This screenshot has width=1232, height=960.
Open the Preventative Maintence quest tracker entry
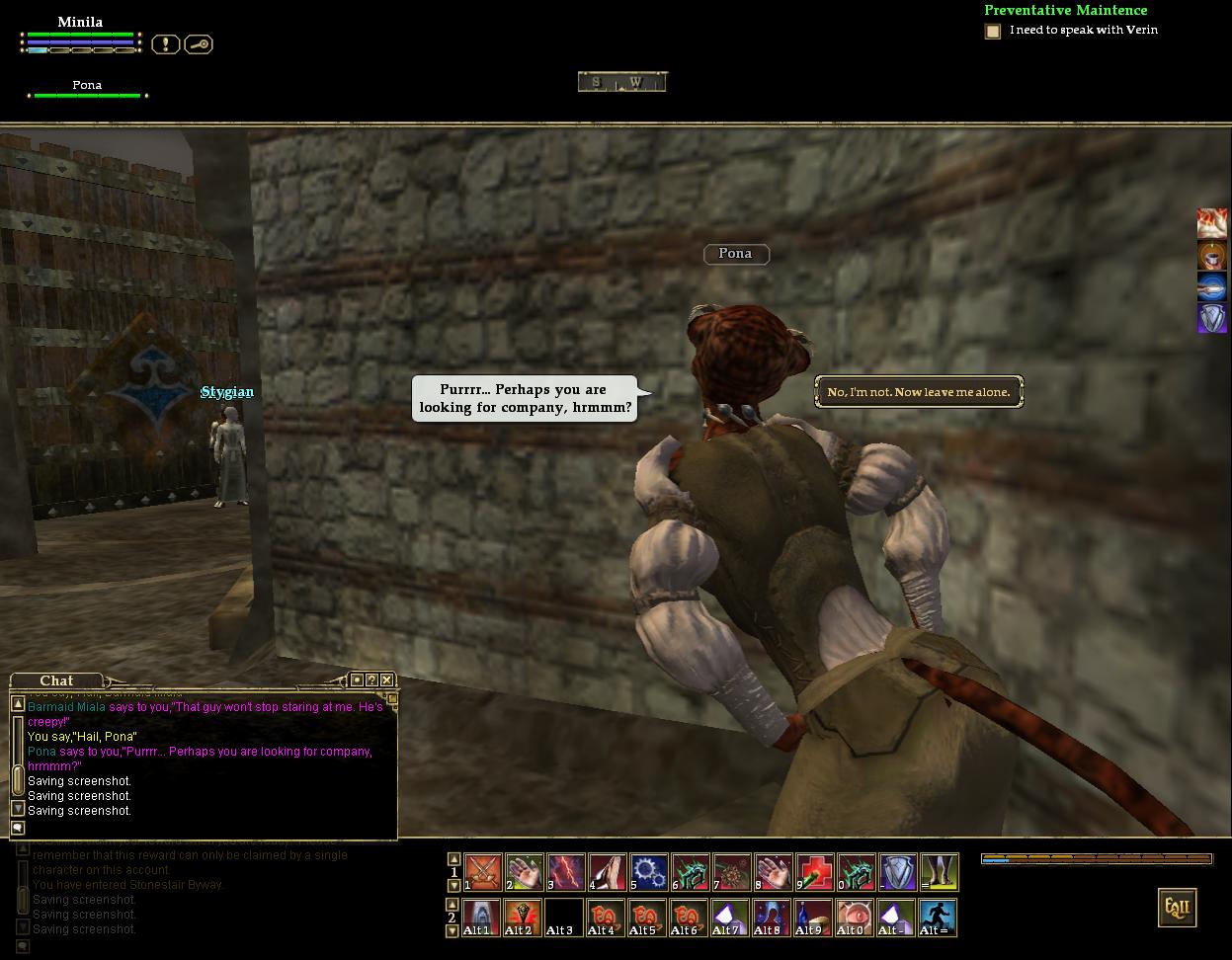pyautogui.click(x=1065, y=11)
